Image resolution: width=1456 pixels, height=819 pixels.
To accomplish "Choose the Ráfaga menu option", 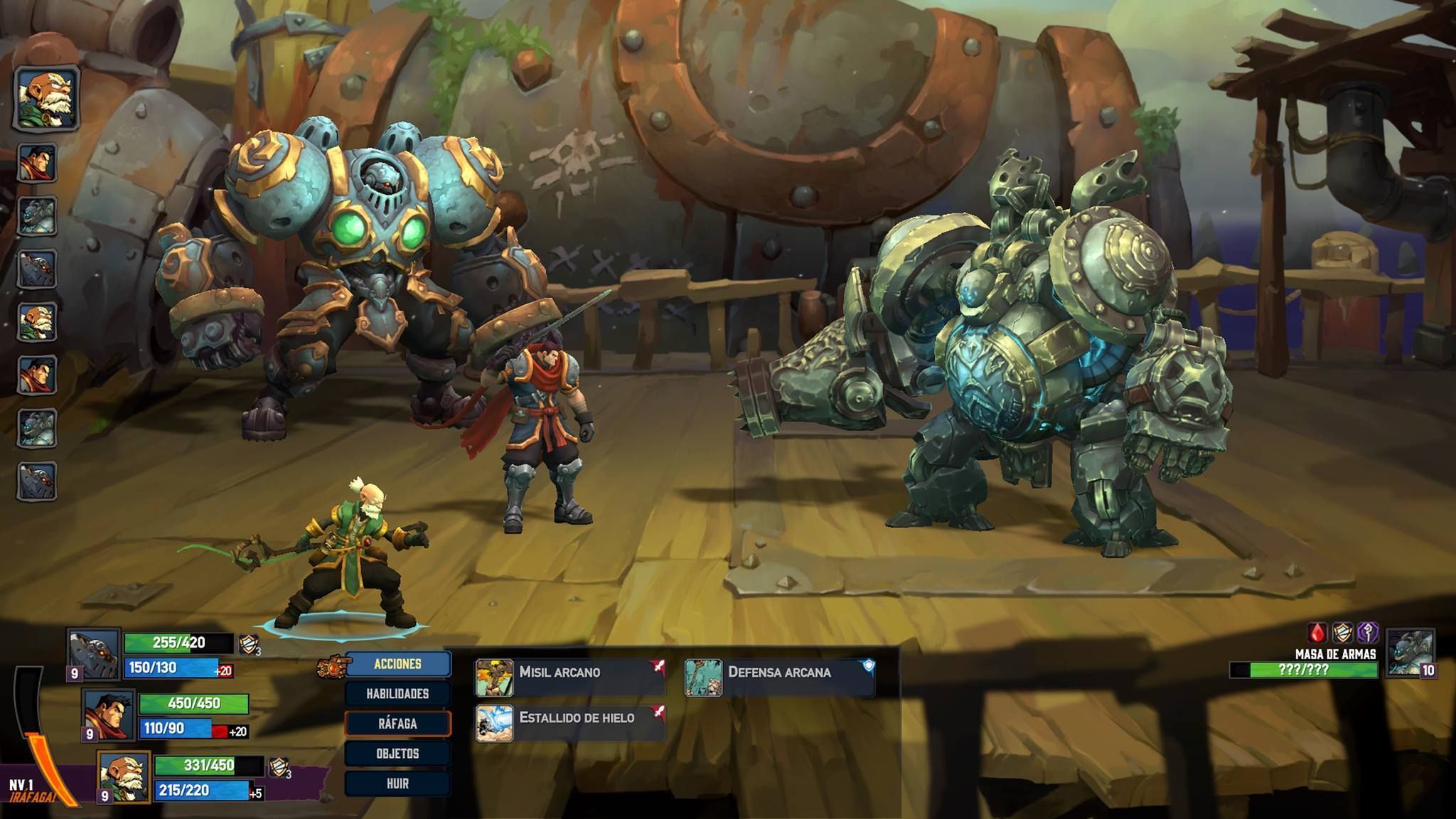I will point(397,724).
